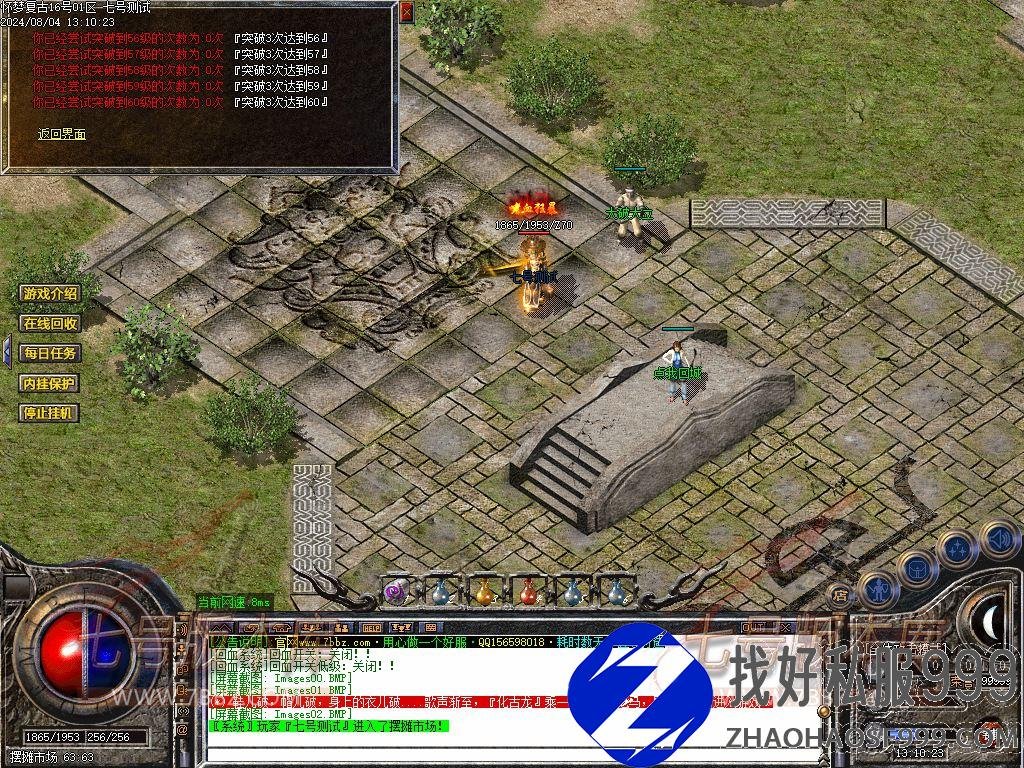1024x768 pixels.
Task: Click the 停止挂机 stop auto-play button
Action: 49,413
